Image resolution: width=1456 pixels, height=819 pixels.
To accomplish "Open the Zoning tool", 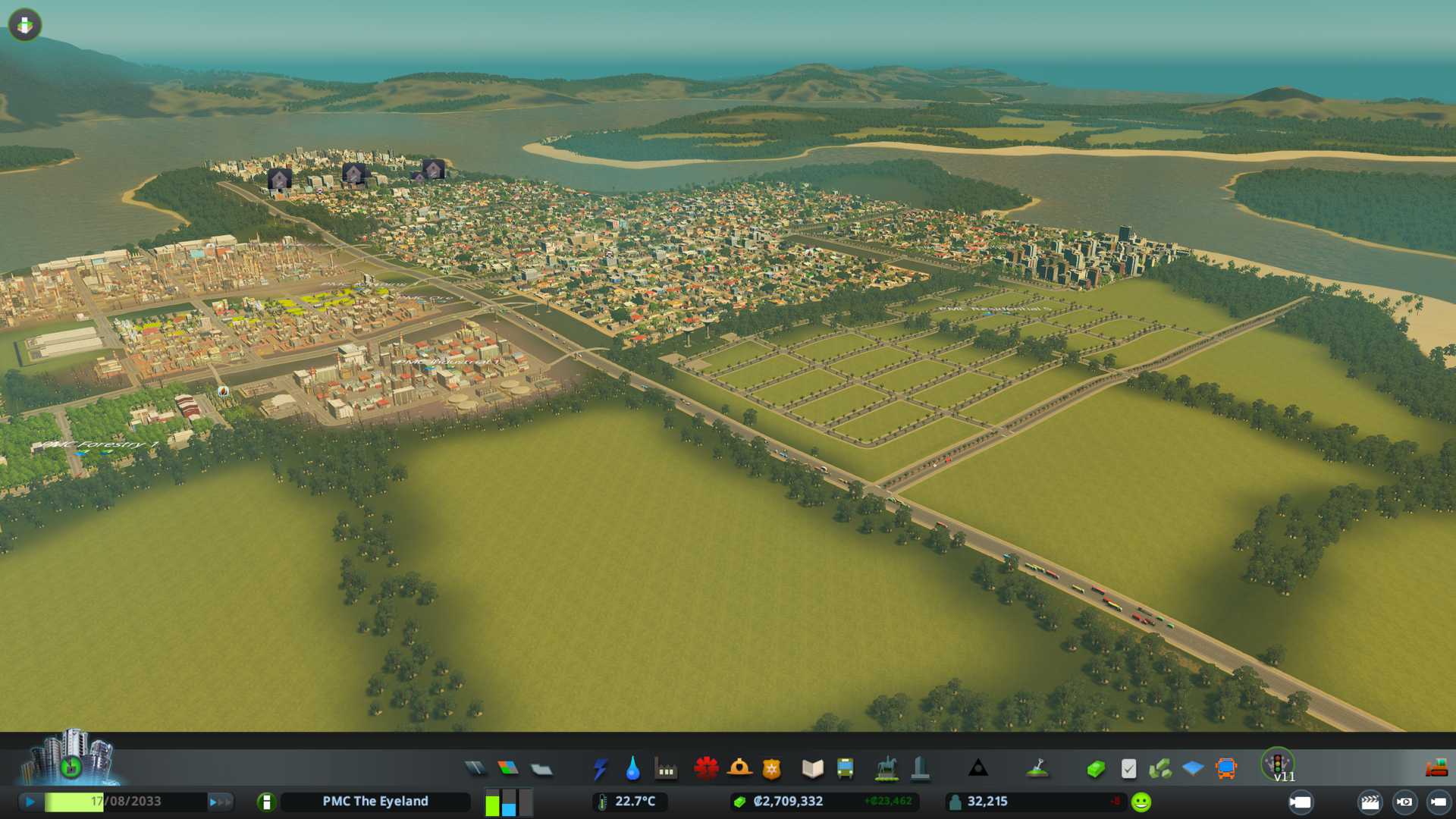I will click(508, 769).
